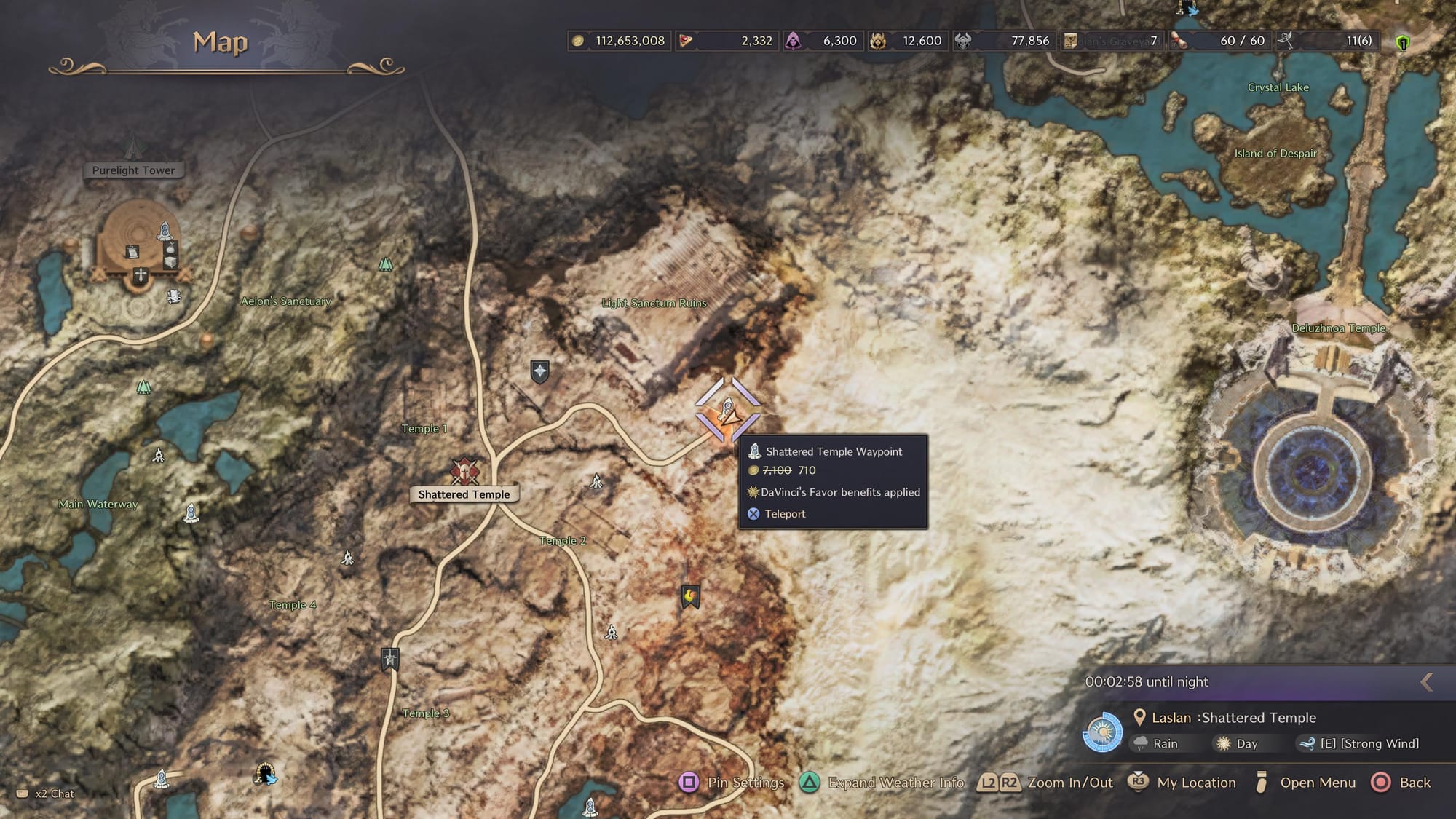Open the day-night weather clock icon
The width and height of the screenshot is (1456, 819).
pos(1102,732)
